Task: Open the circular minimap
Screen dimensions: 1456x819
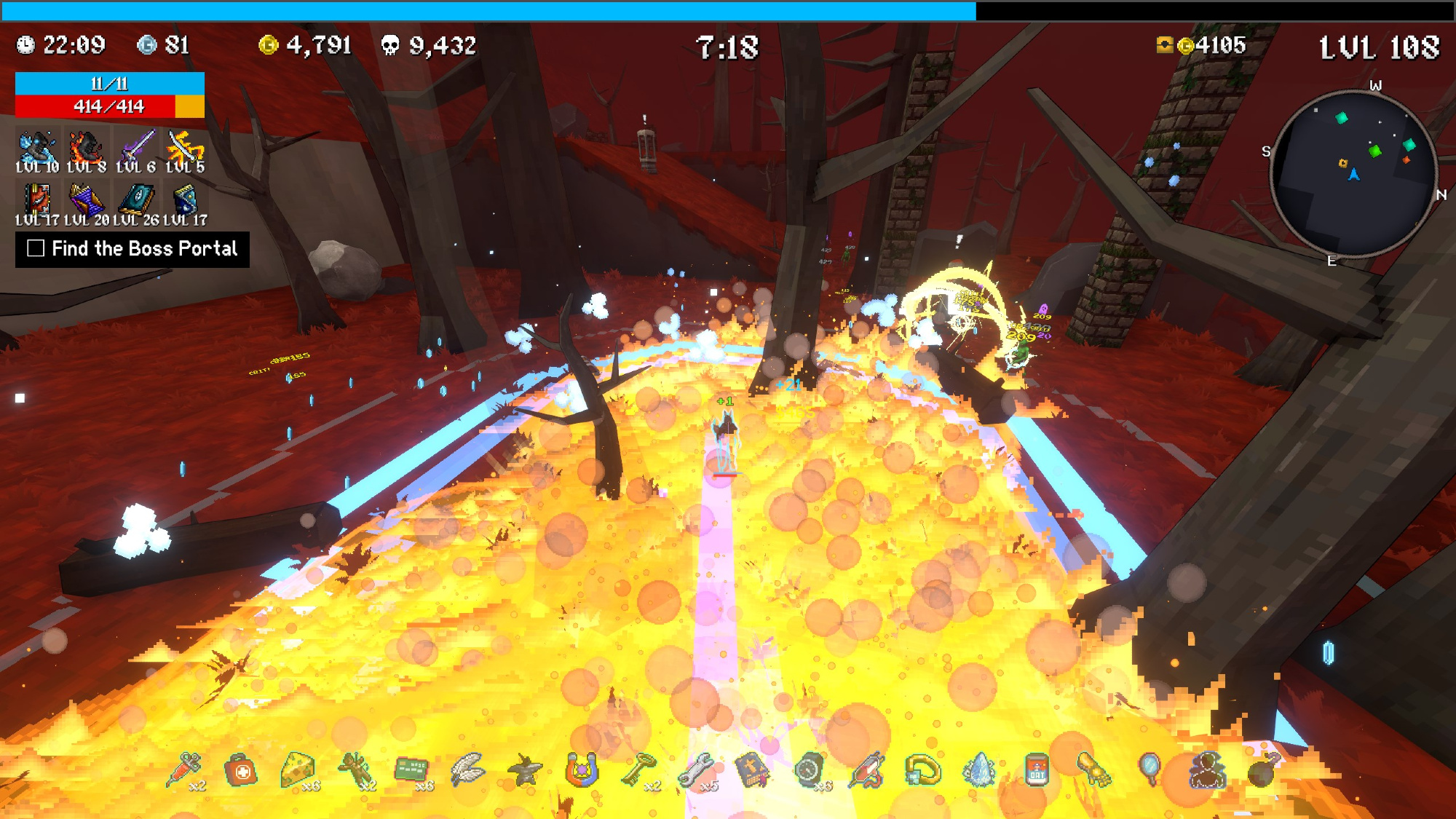Action: [1353, 173]
